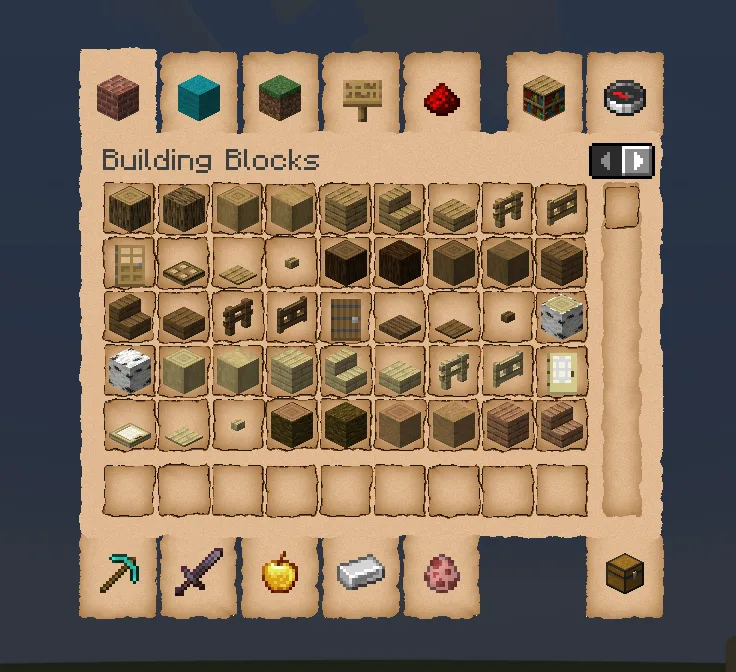This screenshot has height=672, width=736.
Task: Toggle the arrow button beside Building Blocks
Action: click(x=622, y=160)
